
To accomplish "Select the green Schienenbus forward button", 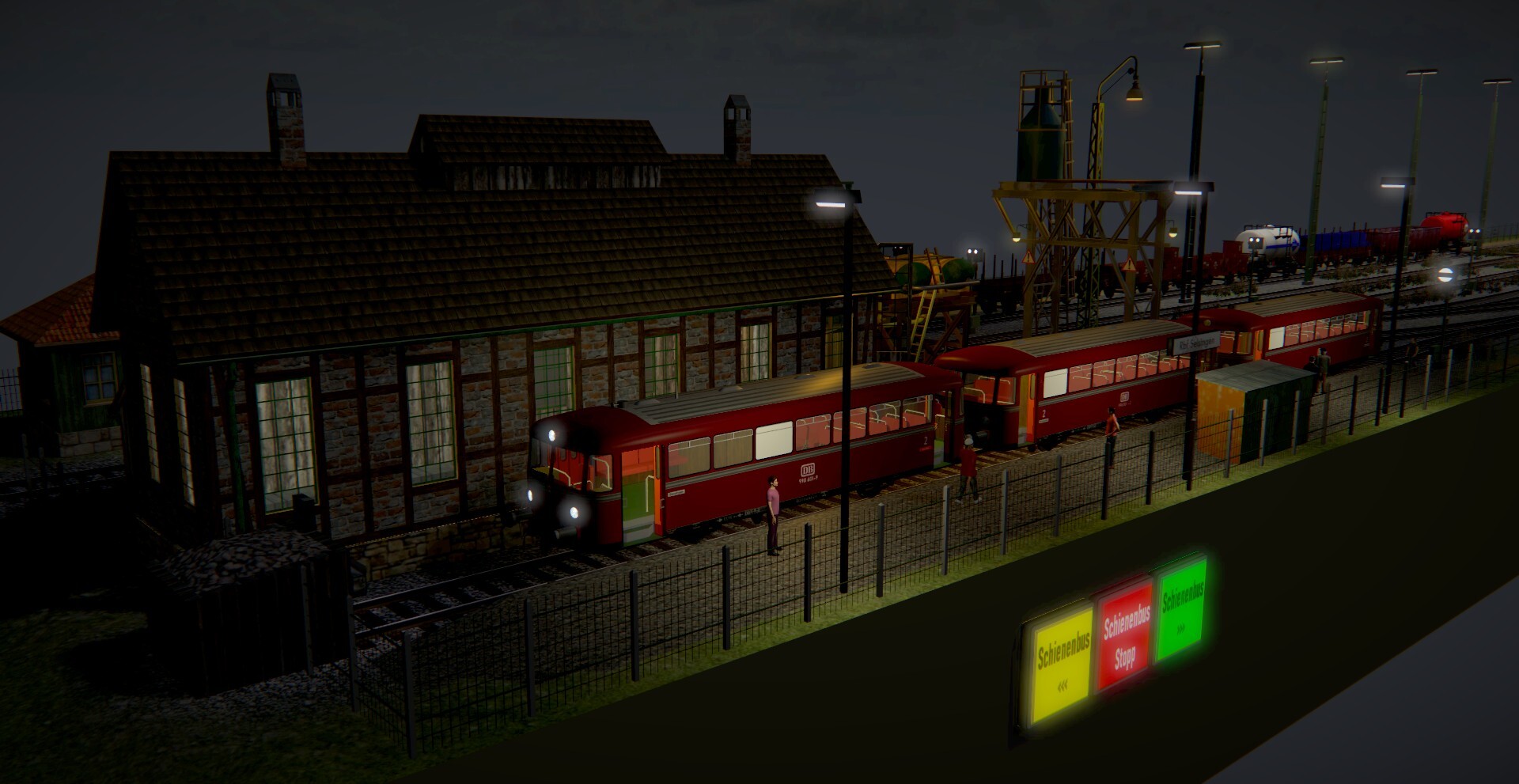I will (x=1182, y=608).
